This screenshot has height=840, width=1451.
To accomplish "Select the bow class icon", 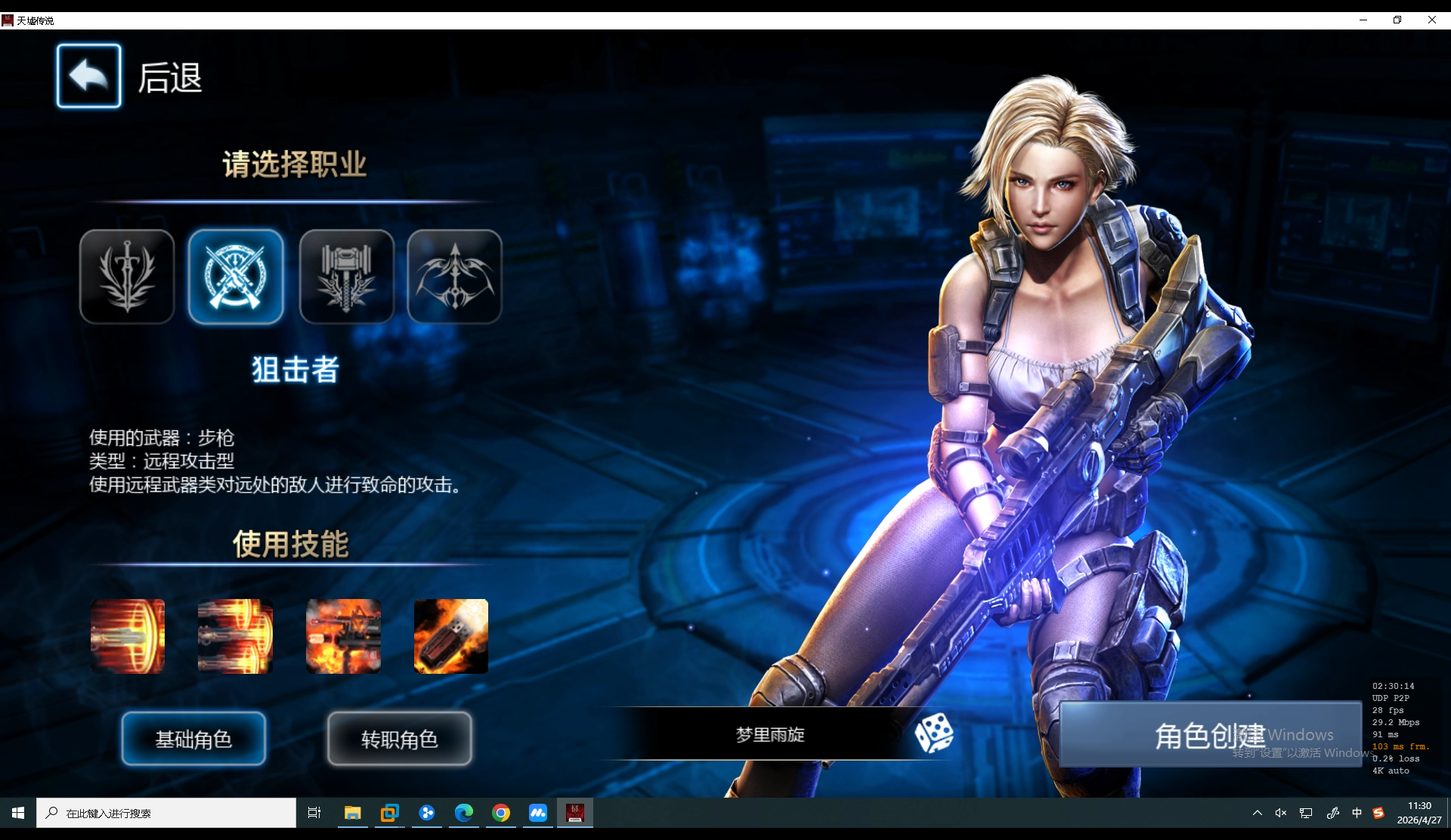I will [x=454, y=276].
